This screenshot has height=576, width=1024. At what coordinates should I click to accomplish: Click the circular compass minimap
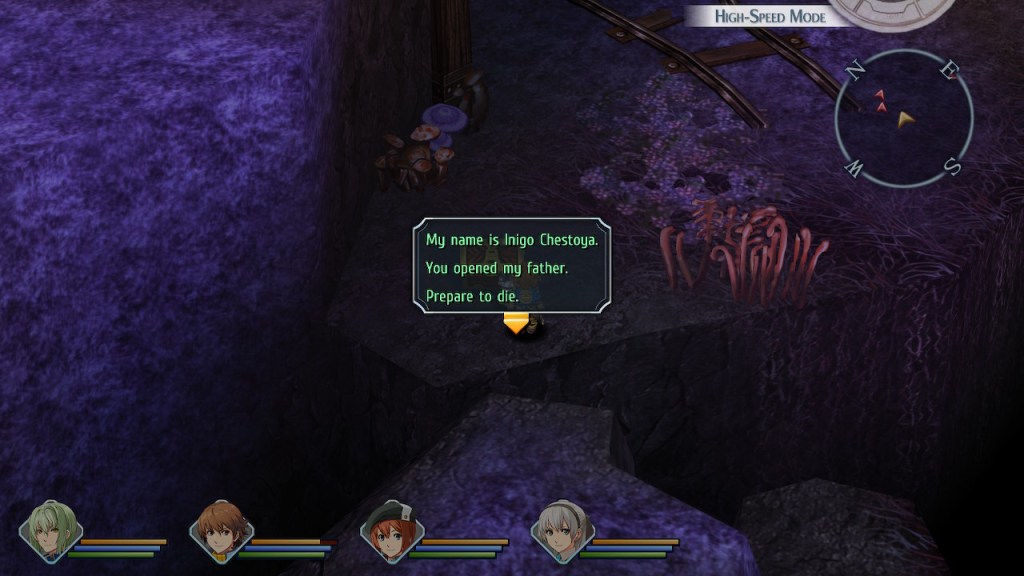[903, 119]
